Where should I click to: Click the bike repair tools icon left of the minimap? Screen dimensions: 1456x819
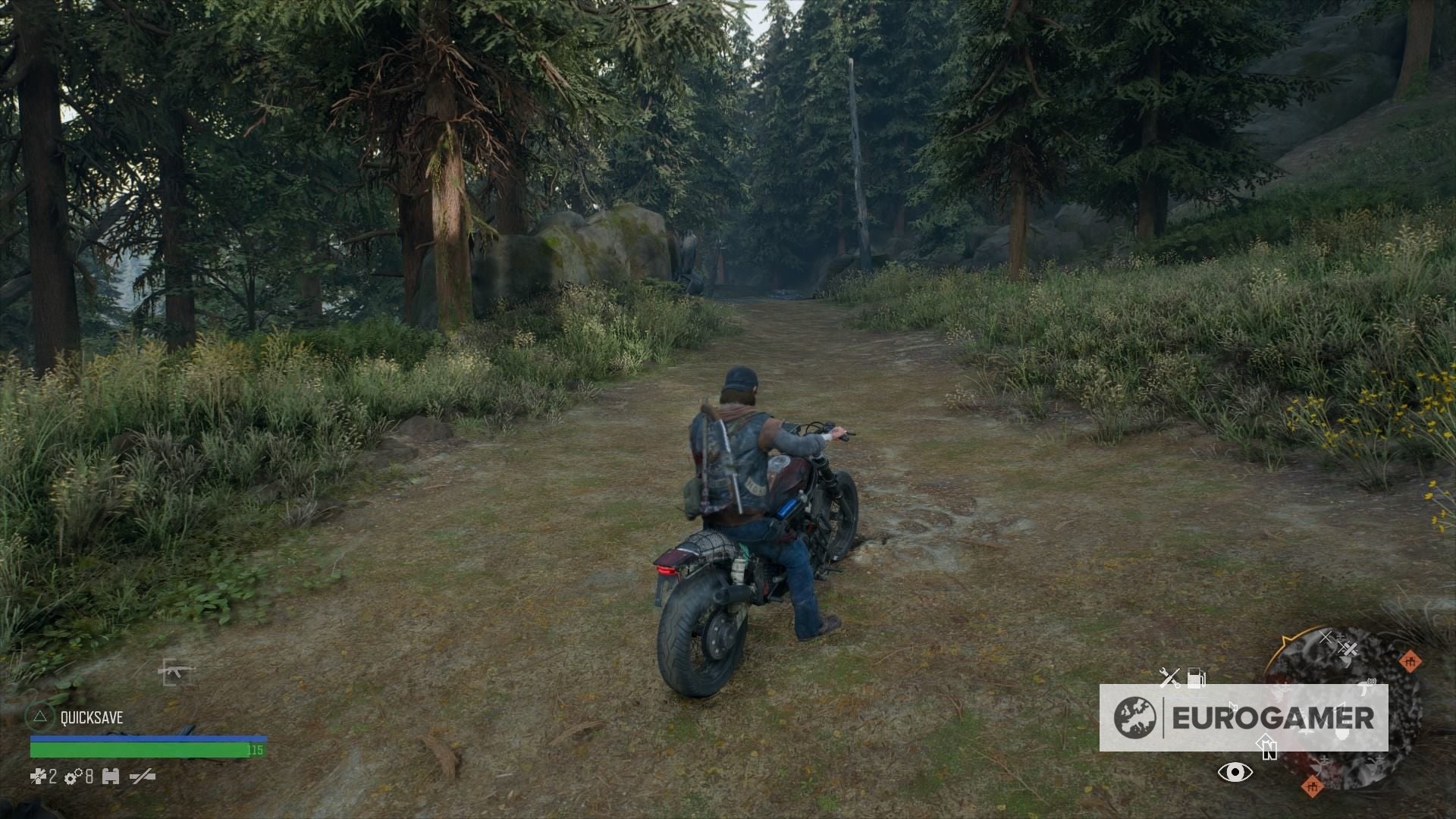(x=1169, y=676)
